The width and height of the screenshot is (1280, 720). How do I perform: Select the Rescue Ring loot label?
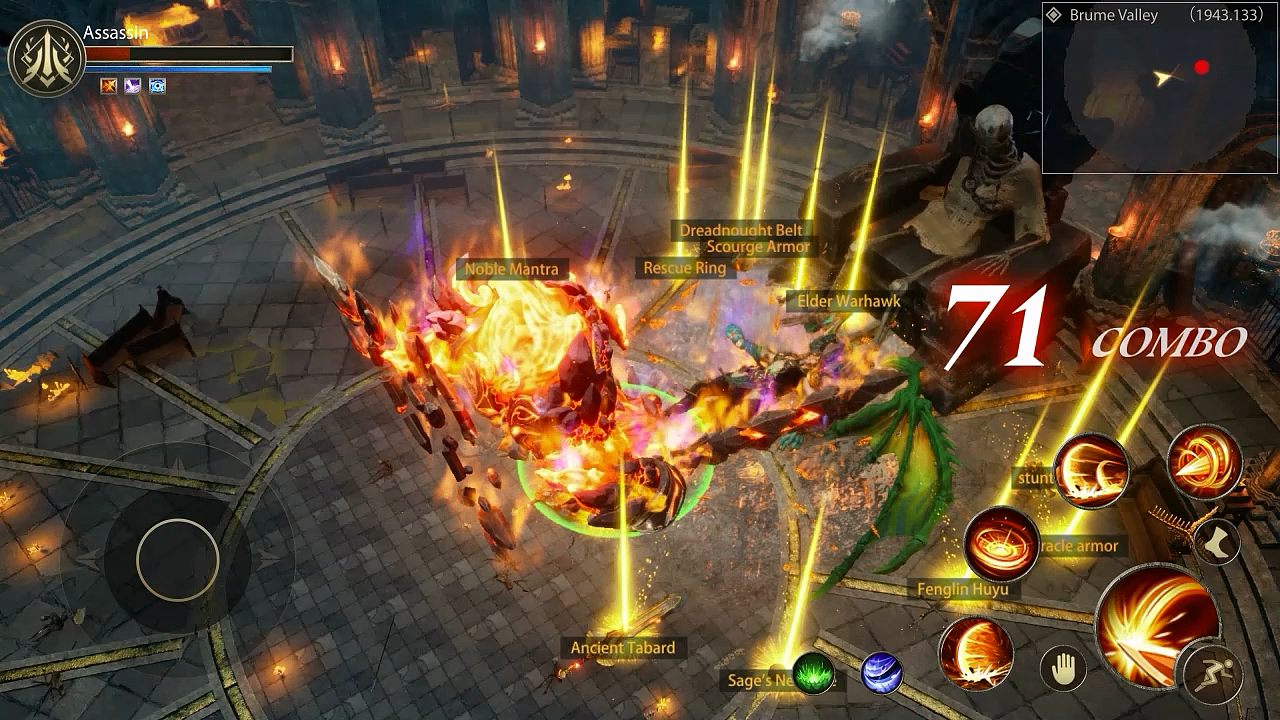(x=684, y=268)
